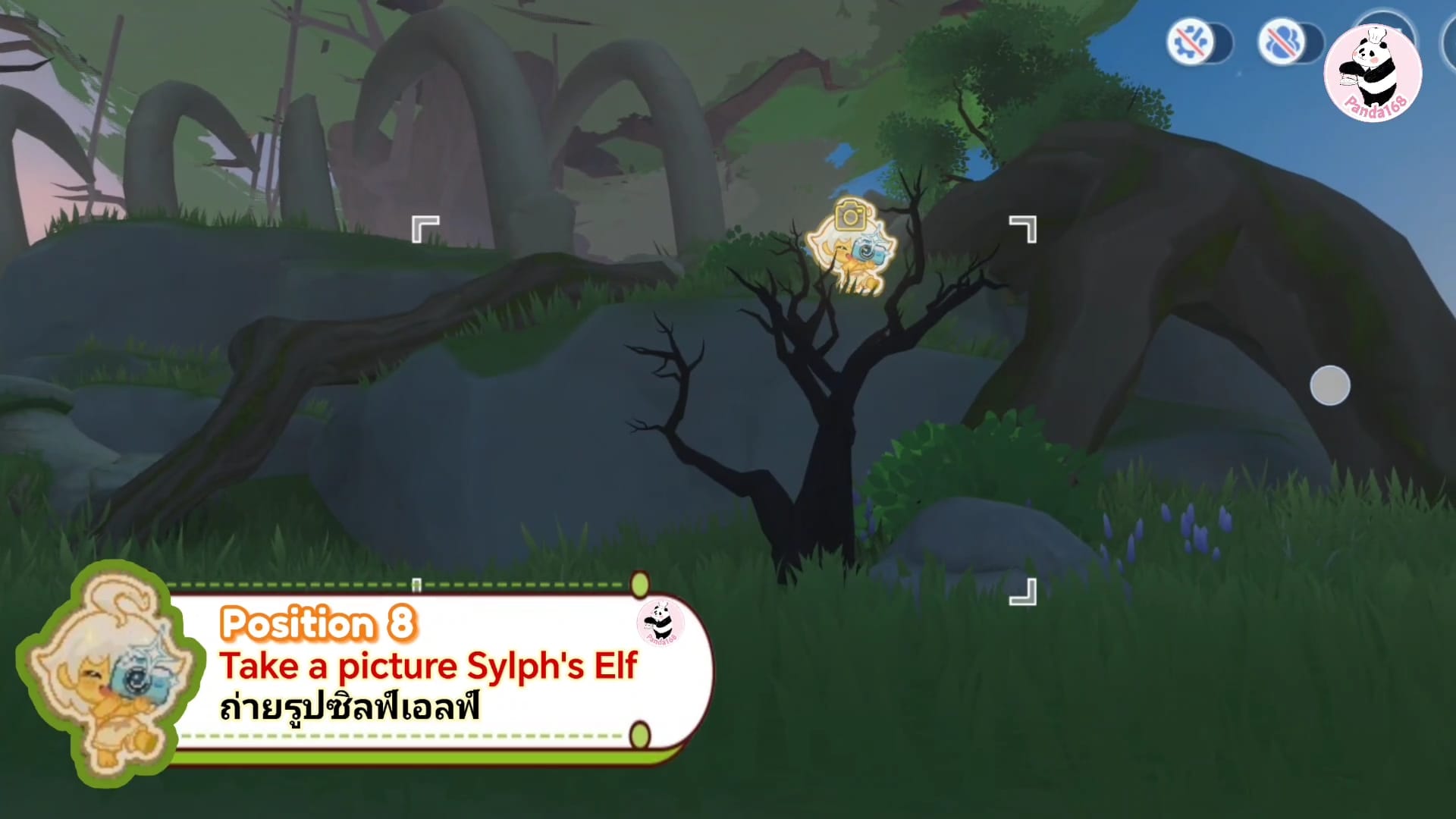Tap the gray circular control near the arched rock
Screen dimensions: 1456x819
tap(1329, 386)
